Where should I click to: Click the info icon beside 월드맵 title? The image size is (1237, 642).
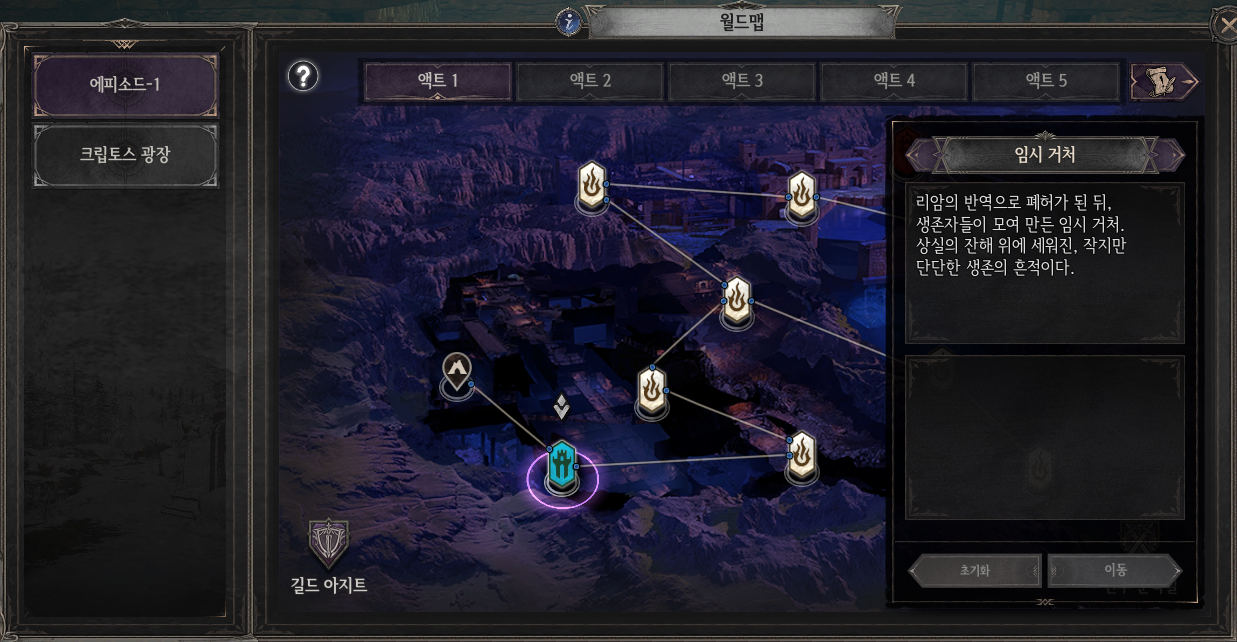(x=569, y=20)
